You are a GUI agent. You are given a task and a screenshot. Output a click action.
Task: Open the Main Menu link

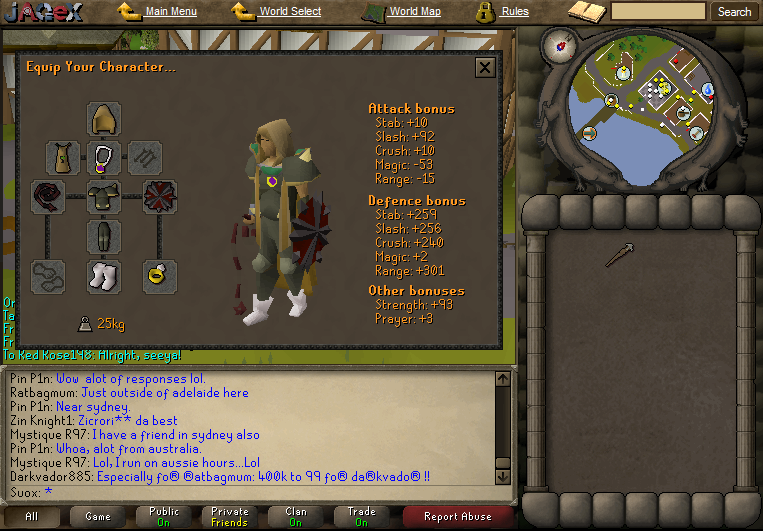(x=170, y=12)
